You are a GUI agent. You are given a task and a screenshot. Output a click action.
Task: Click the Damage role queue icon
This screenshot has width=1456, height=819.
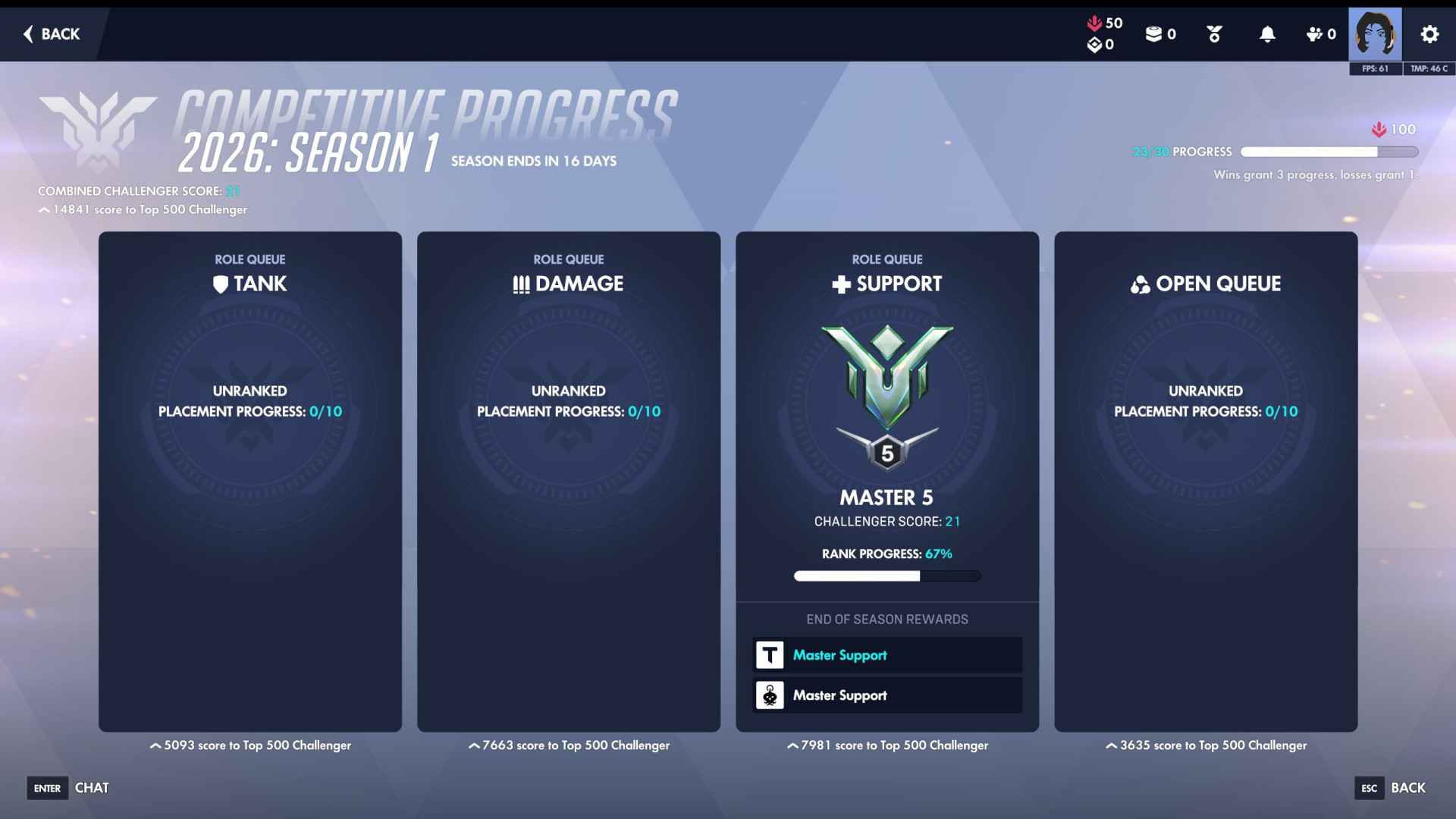point(519,284)
